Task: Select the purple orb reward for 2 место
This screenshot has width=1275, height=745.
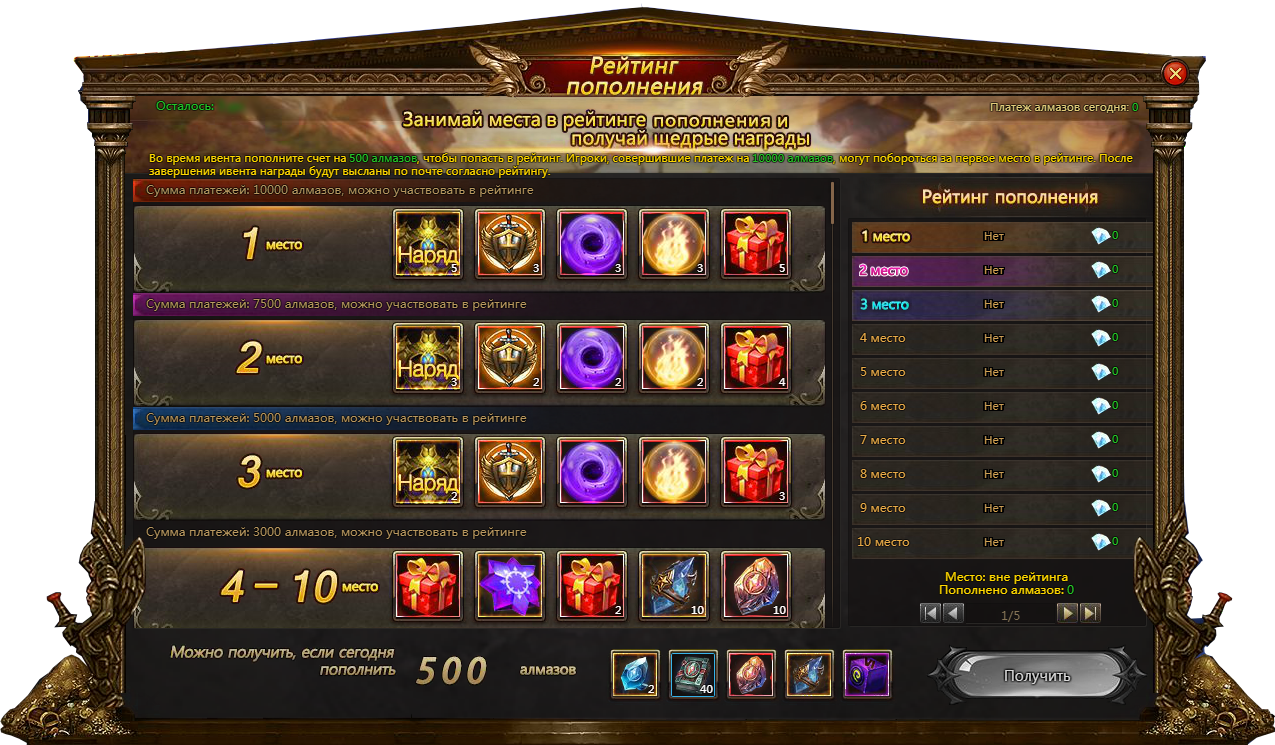Action: (x=592, y=357)
